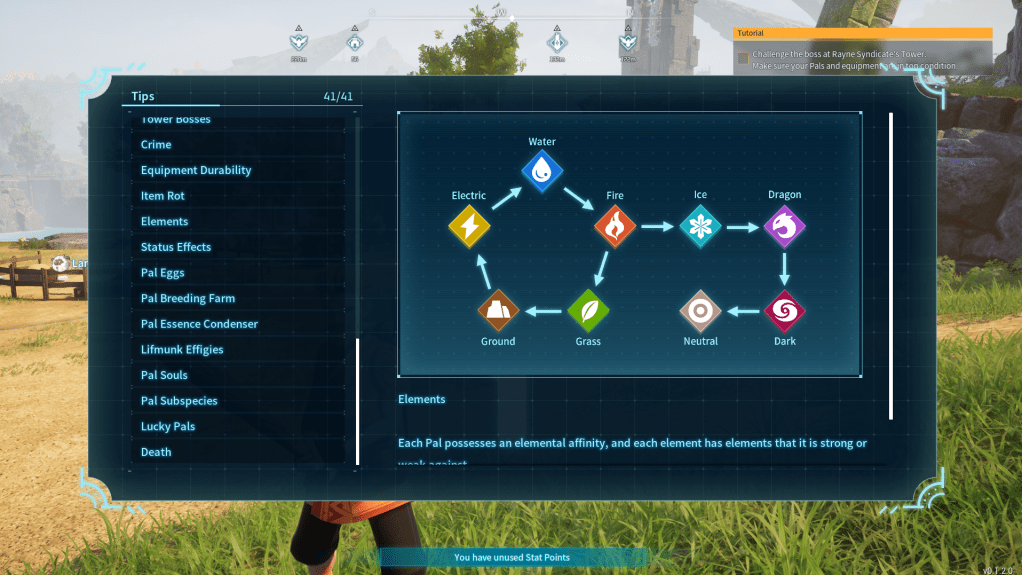Click the tip description scrollbar

[x=891, y=265]
